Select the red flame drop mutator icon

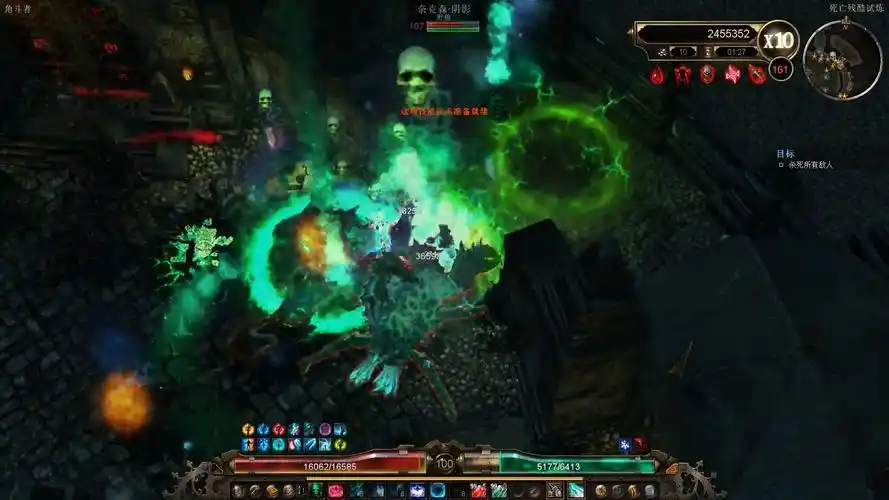[x=658, y=73]
